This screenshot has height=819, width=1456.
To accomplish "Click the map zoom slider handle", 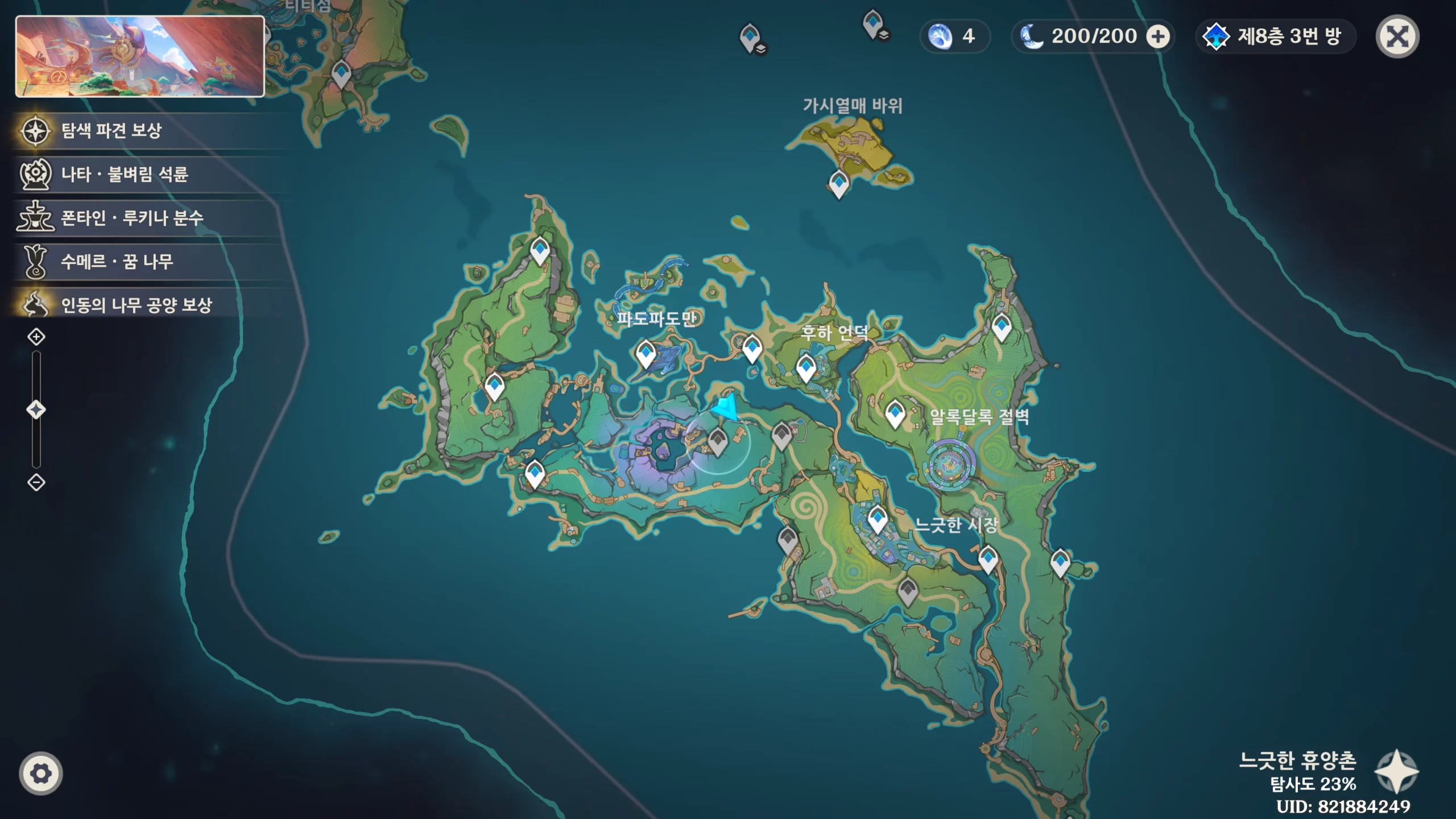I will pyautogui.click(x=36, y=409).
